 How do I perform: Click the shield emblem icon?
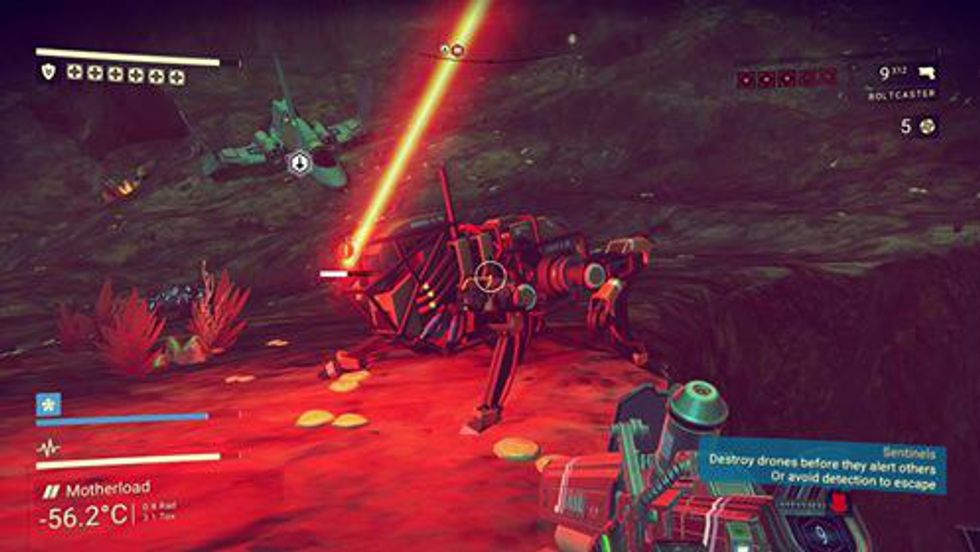click(x=48, y=72)
